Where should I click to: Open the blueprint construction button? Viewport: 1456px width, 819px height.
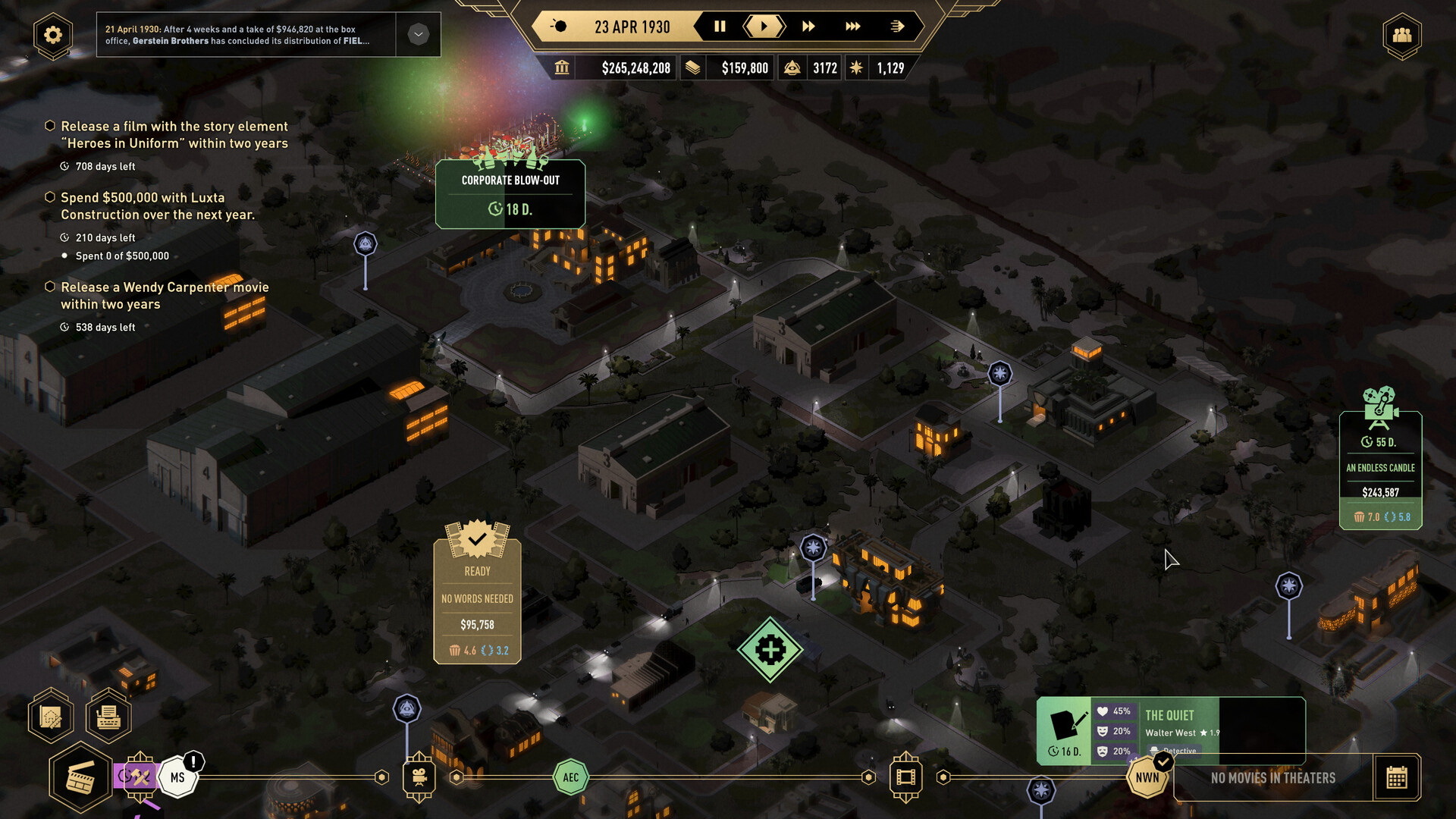click(51, 716)
